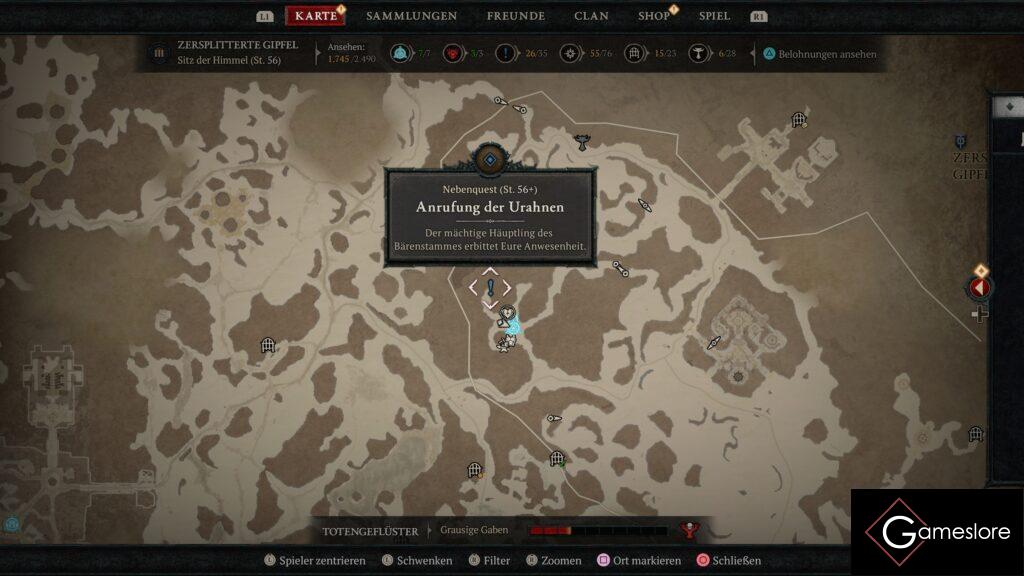1024x576 pixels.
Task: Open the Freunde tab
Action: pyautogui.click(x=515, y=16)
